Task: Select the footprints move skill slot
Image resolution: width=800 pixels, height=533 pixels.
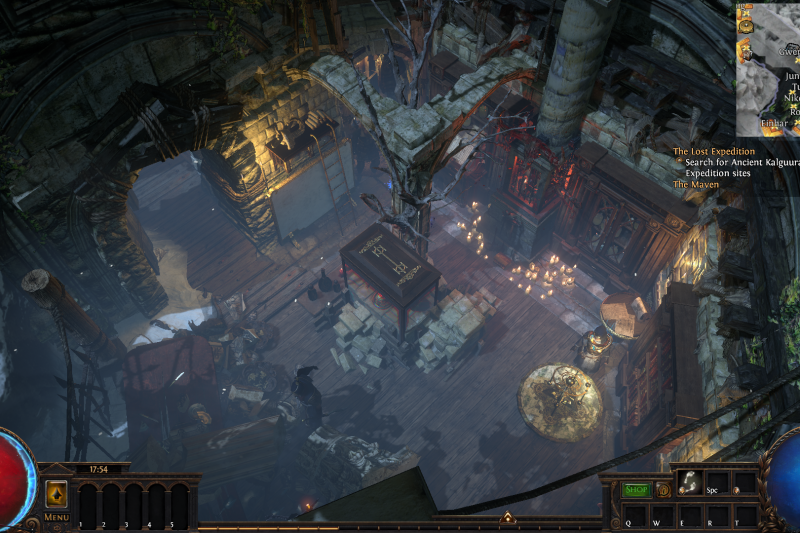Action: point(689,483)
